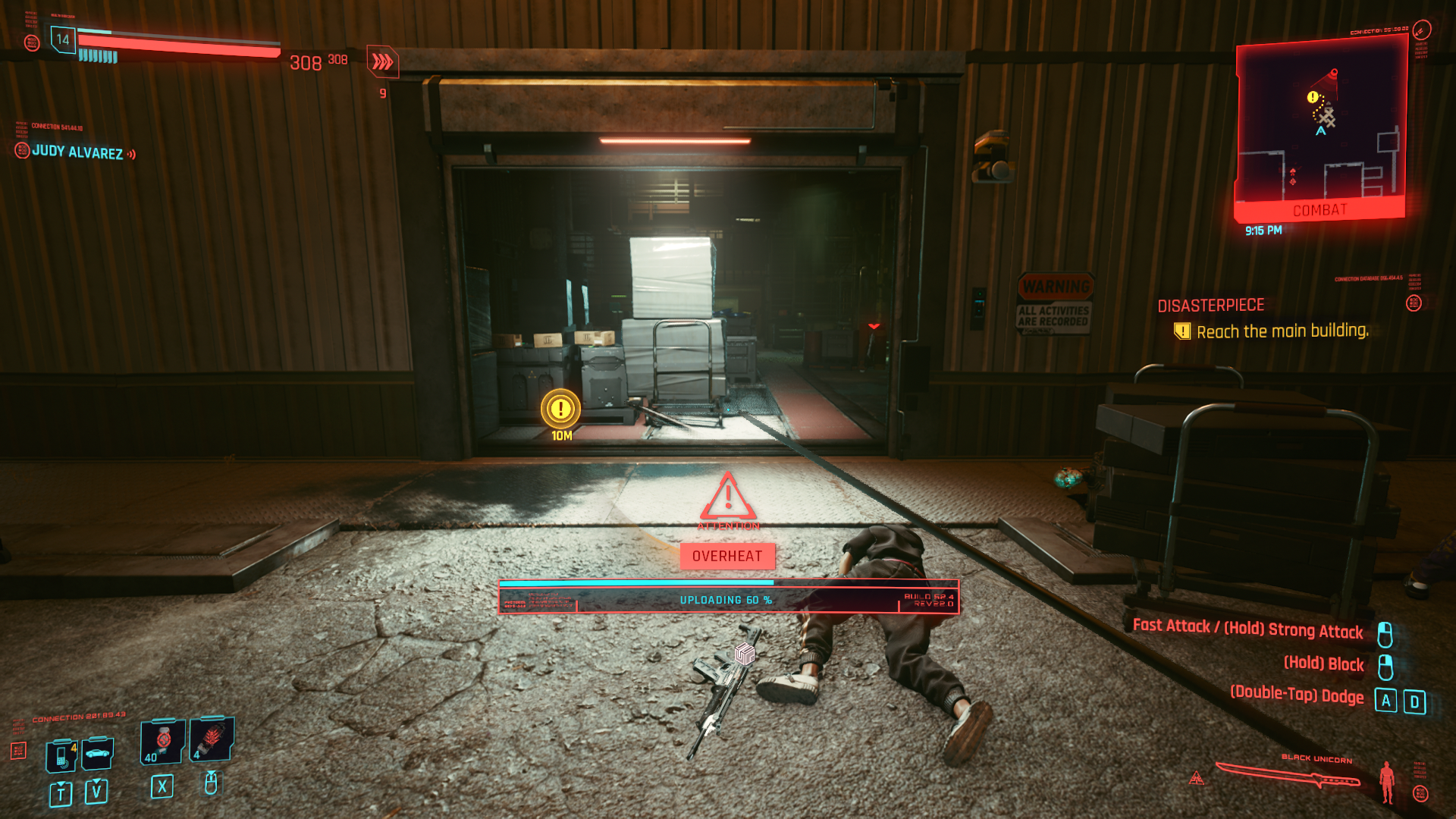Screen dimensions: 1456x819
Task: Select the vehicle call car icon
Action: click(x=97, y=753)
